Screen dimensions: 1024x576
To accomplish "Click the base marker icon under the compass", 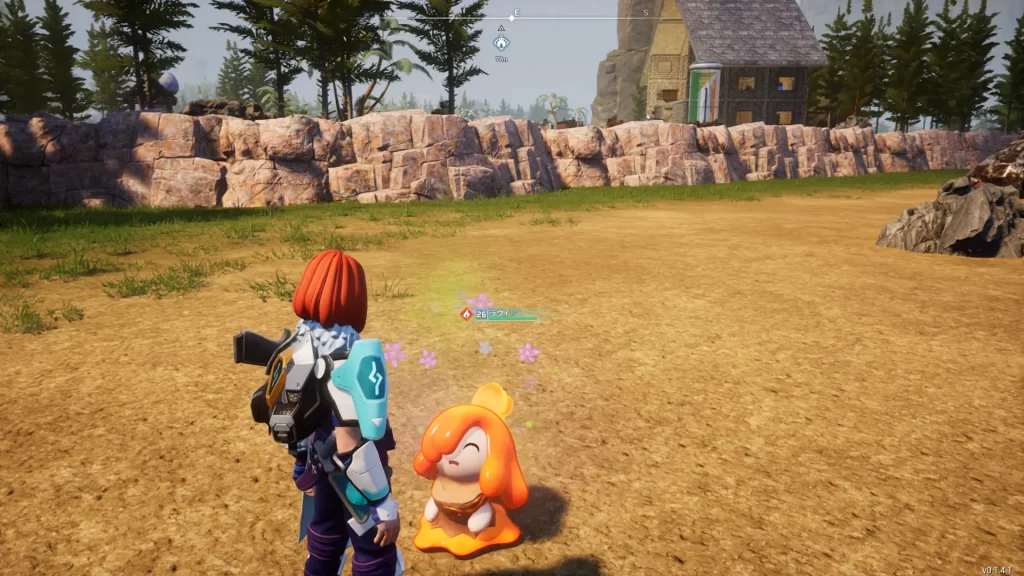I will pos(501,43).
